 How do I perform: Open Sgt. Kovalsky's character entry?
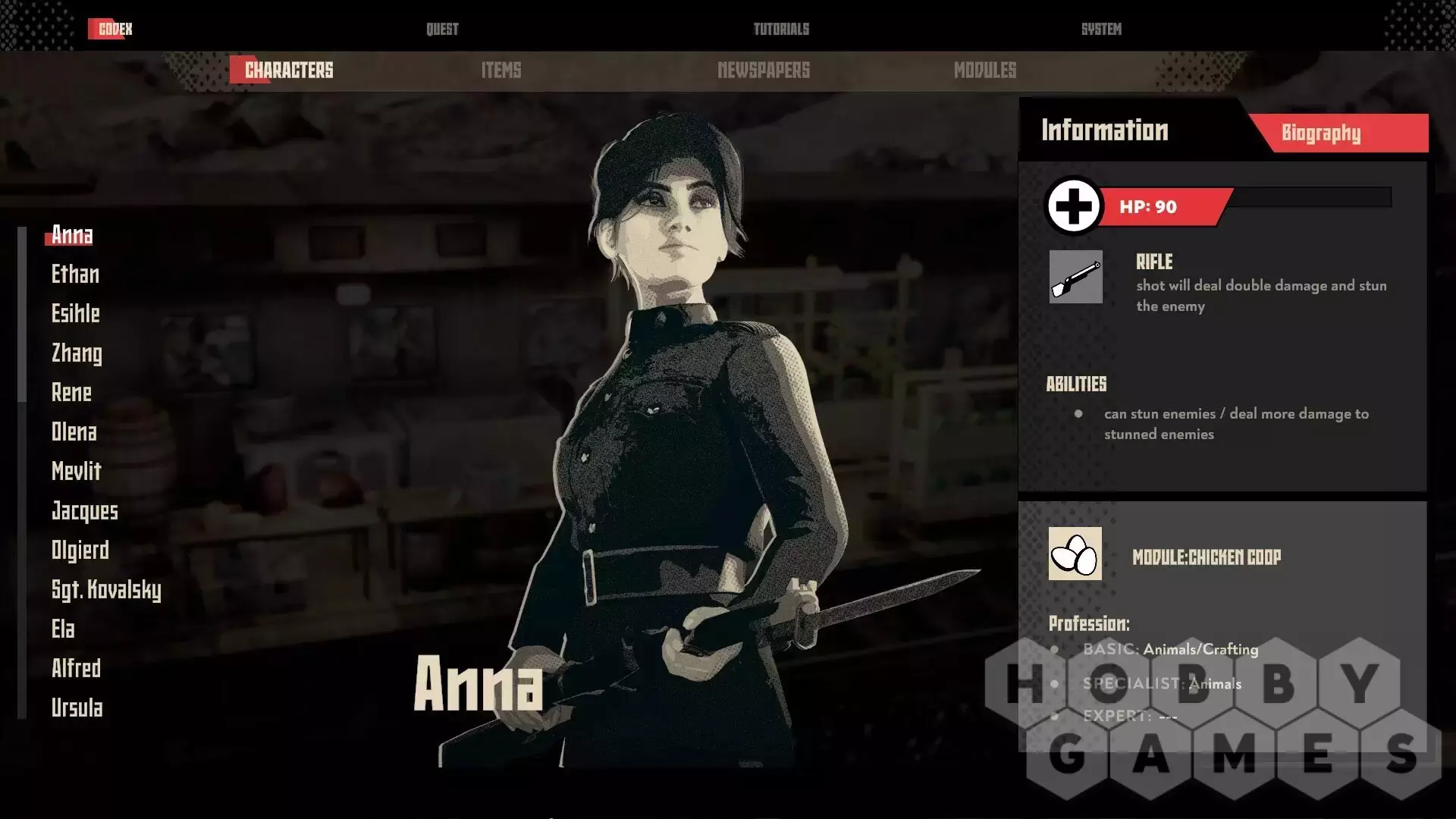point(106,590)
